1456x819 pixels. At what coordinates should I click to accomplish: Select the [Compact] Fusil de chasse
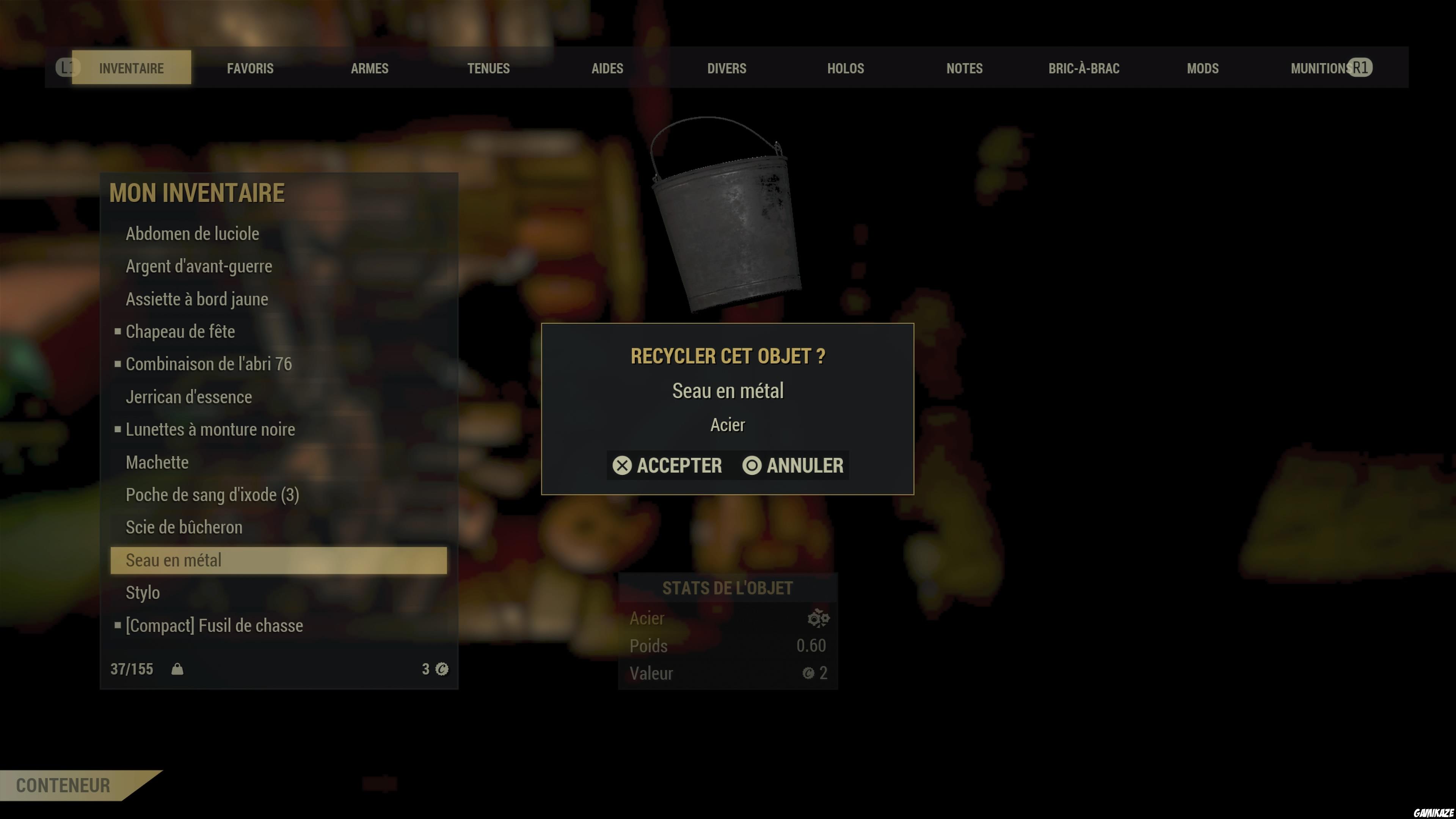point(213,625)
